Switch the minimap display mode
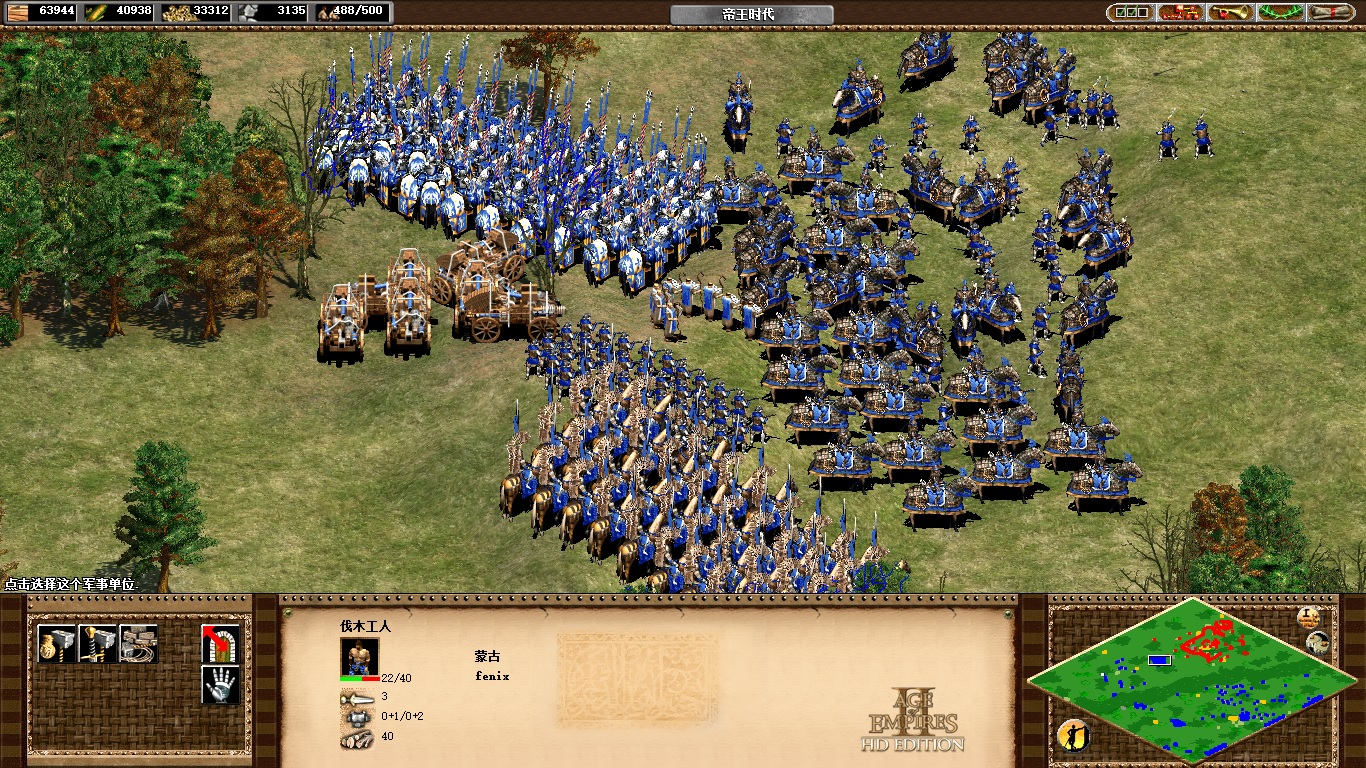 (1318, 643)
